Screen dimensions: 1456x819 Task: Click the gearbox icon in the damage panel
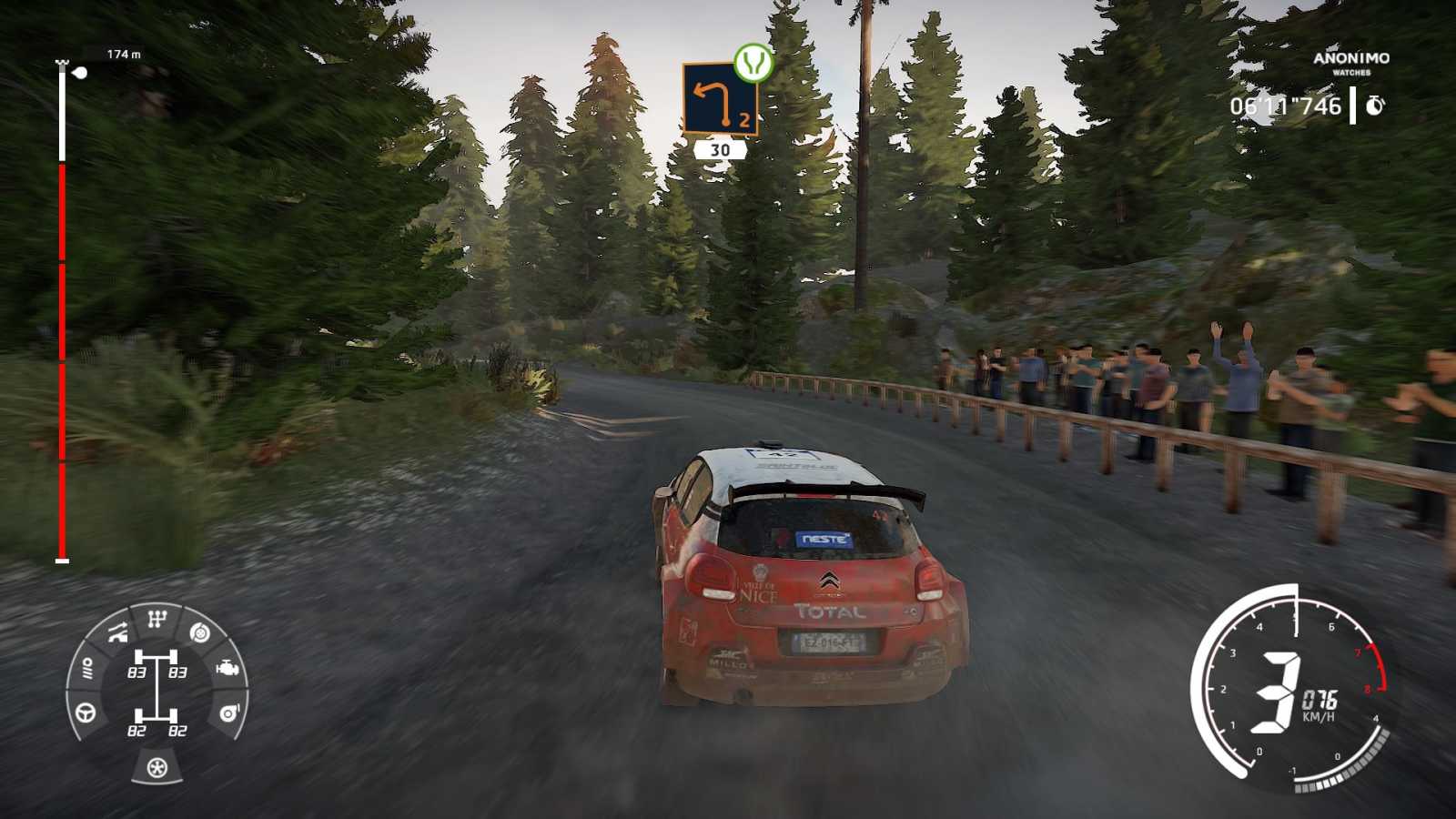coord(157,621)
